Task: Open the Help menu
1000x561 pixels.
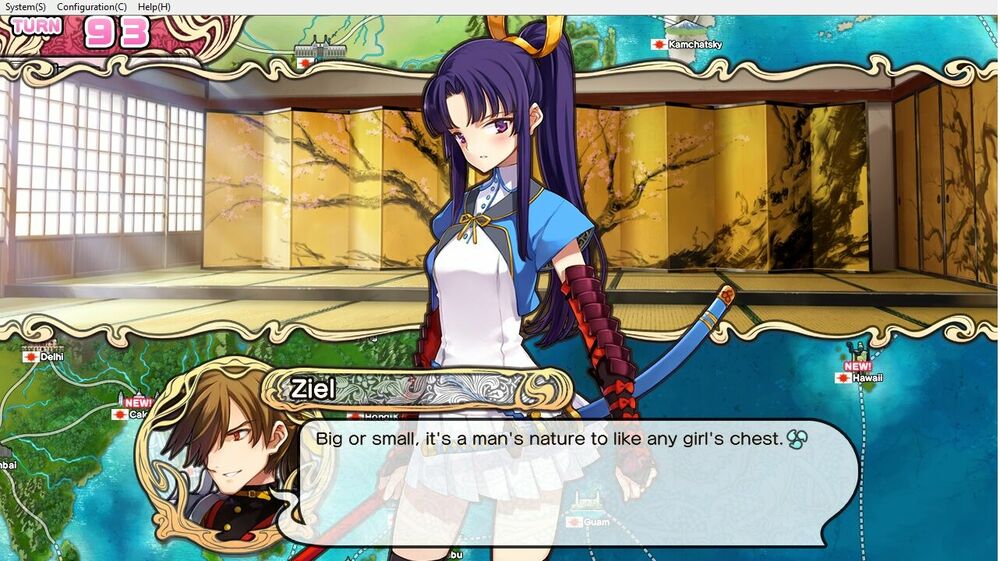Action: point(154,7)
